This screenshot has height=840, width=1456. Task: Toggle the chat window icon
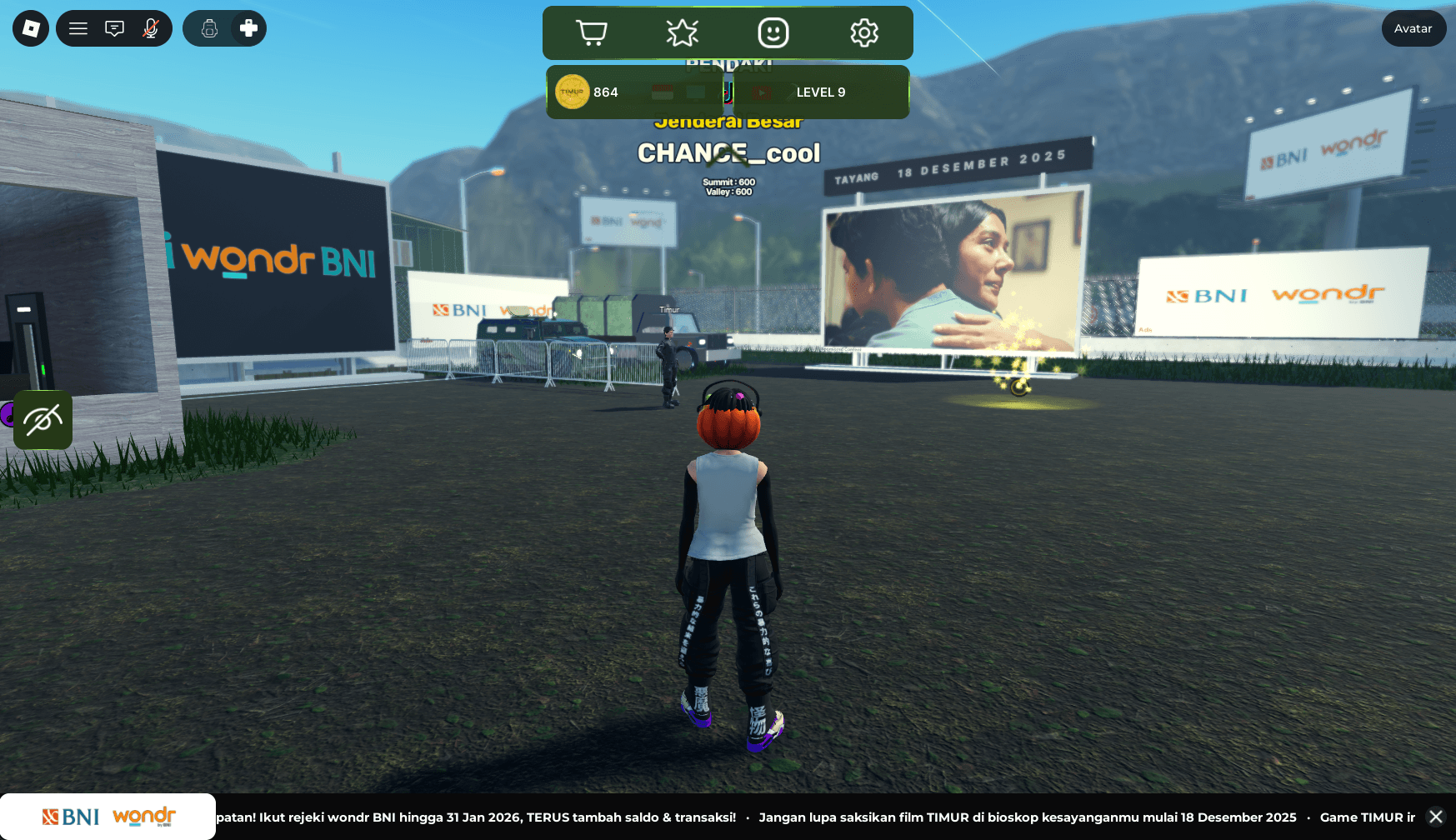[x=114, y=28]
